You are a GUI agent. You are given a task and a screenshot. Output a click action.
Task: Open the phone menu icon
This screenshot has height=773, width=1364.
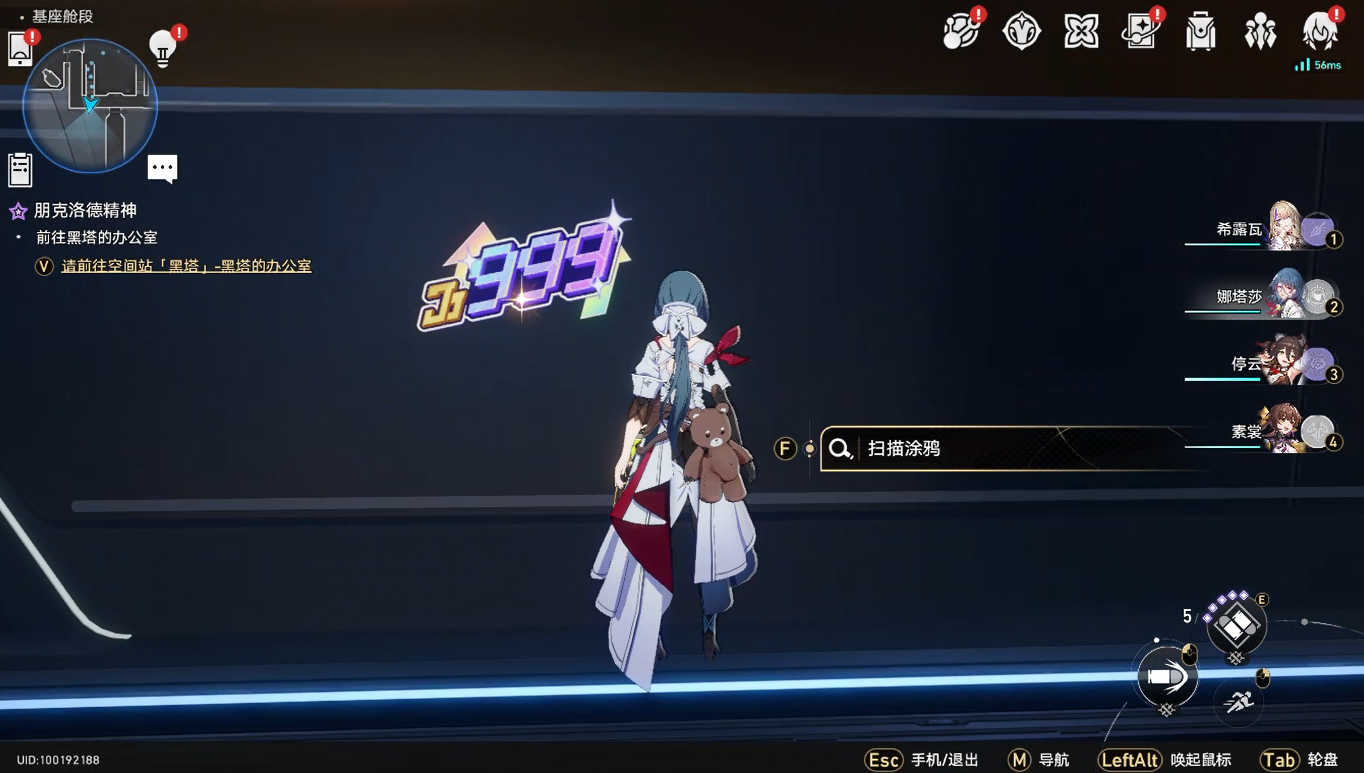pyautogui.click(x=20, y=49)
